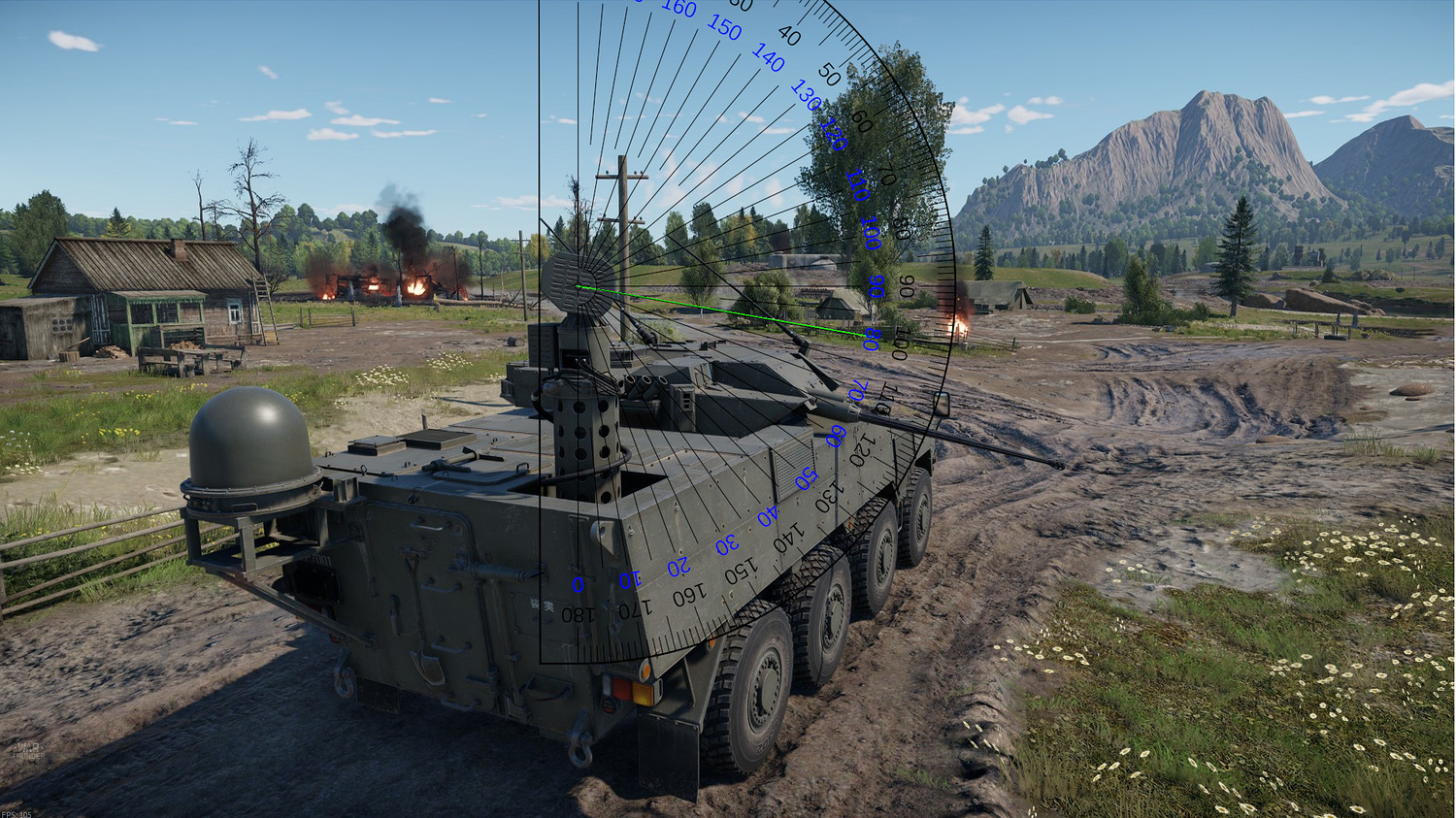Click the blue 0 label on the protractor scale
This screenshot has height=818, width=1456.
click(577, 582)
